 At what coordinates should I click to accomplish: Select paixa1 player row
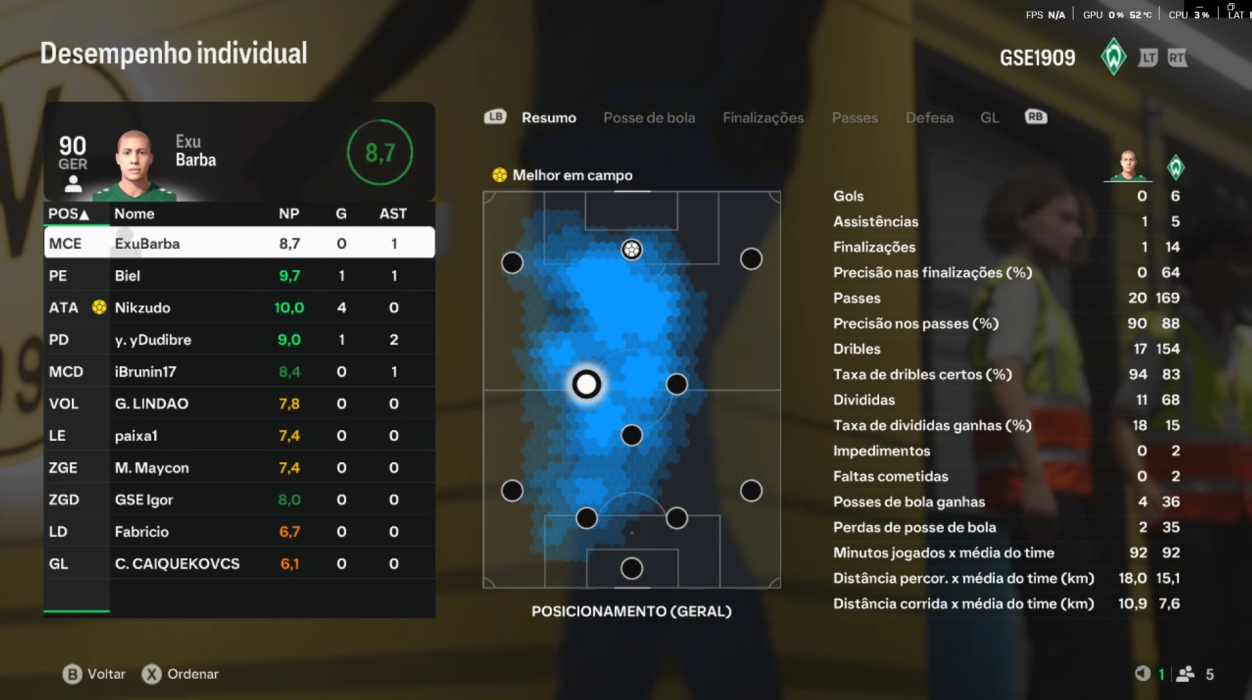pyautogui.click(x=239, y=435)
